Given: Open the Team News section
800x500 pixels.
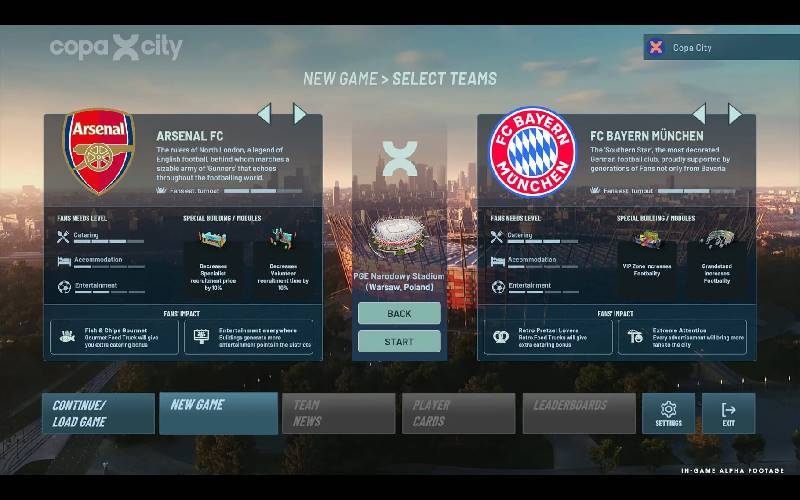Looking at the screenshot, I should point(338,413).
